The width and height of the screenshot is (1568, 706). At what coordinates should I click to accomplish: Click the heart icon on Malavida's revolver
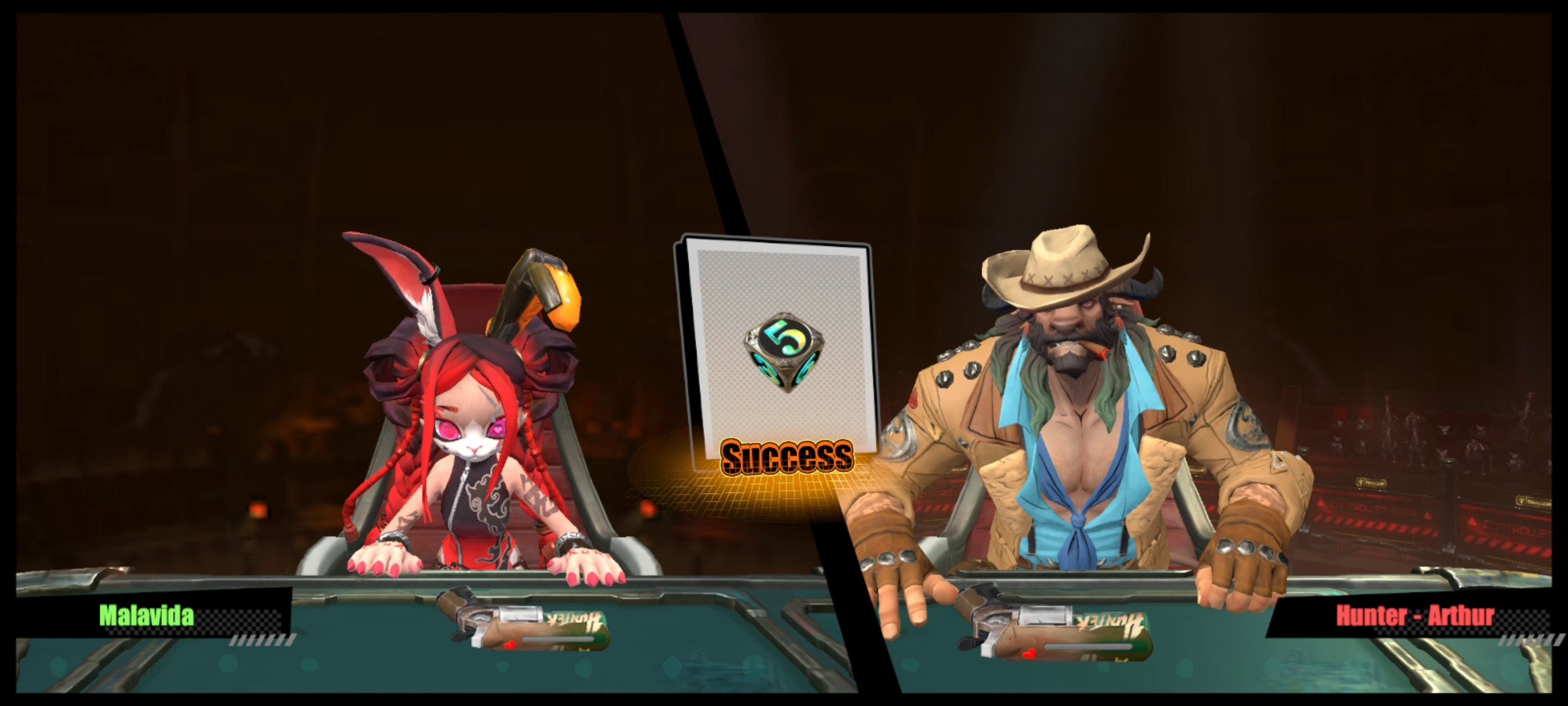510,646
